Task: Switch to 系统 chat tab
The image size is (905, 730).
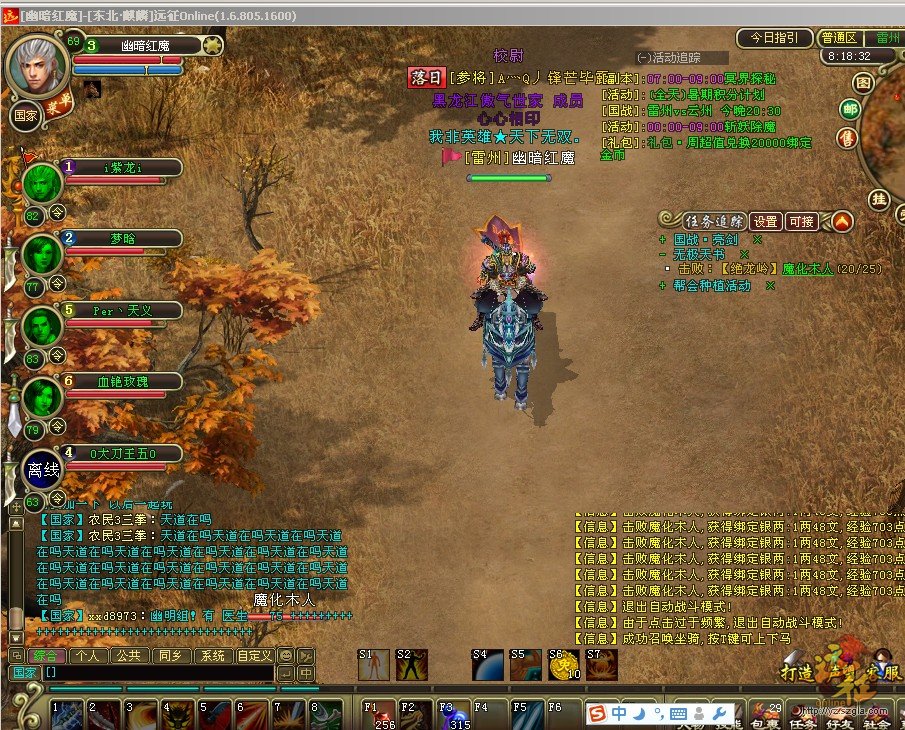Action: coord(212,656)
